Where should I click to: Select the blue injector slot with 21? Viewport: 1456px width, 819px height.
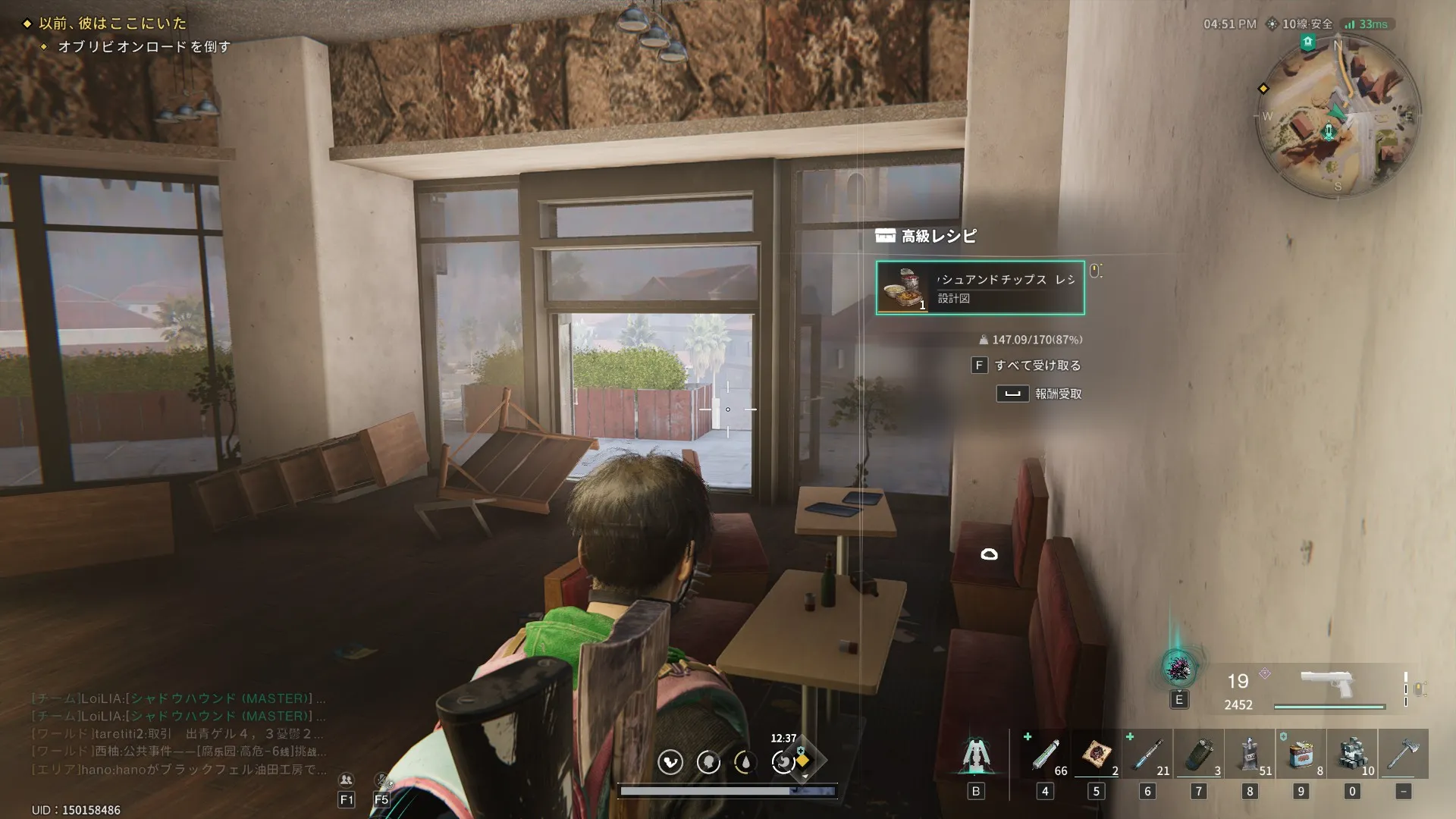coord(1147,755)
